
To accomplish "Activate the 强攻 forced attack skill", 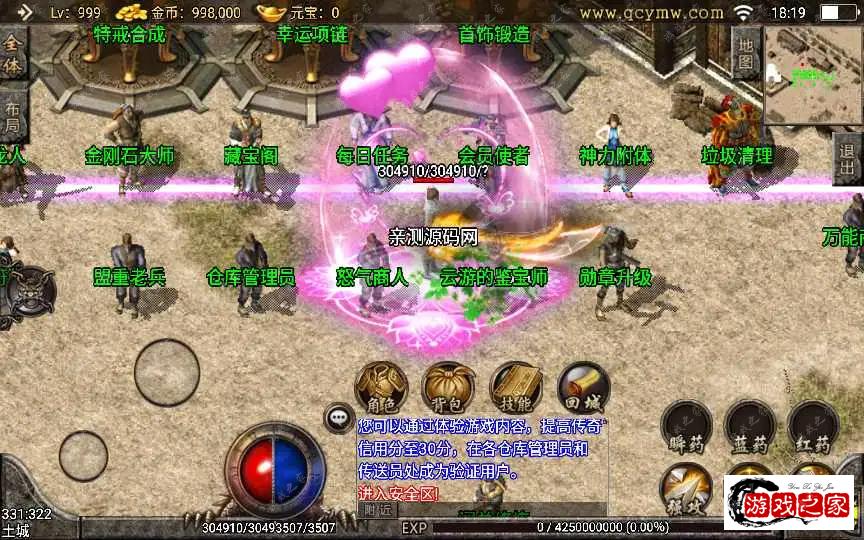I will coord(685,488).
